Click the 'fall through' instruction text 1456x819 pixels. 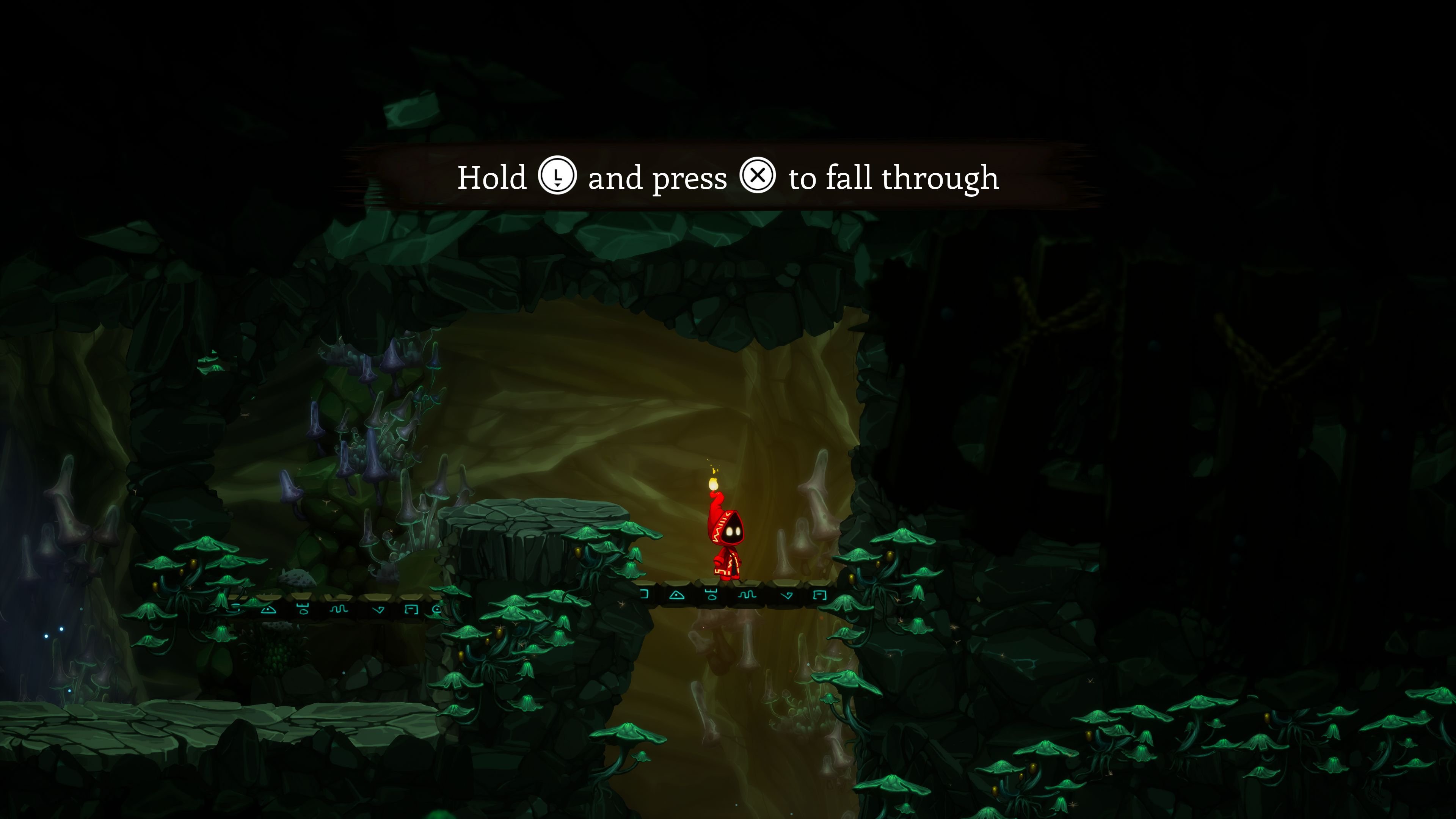(x=916, y=178)
